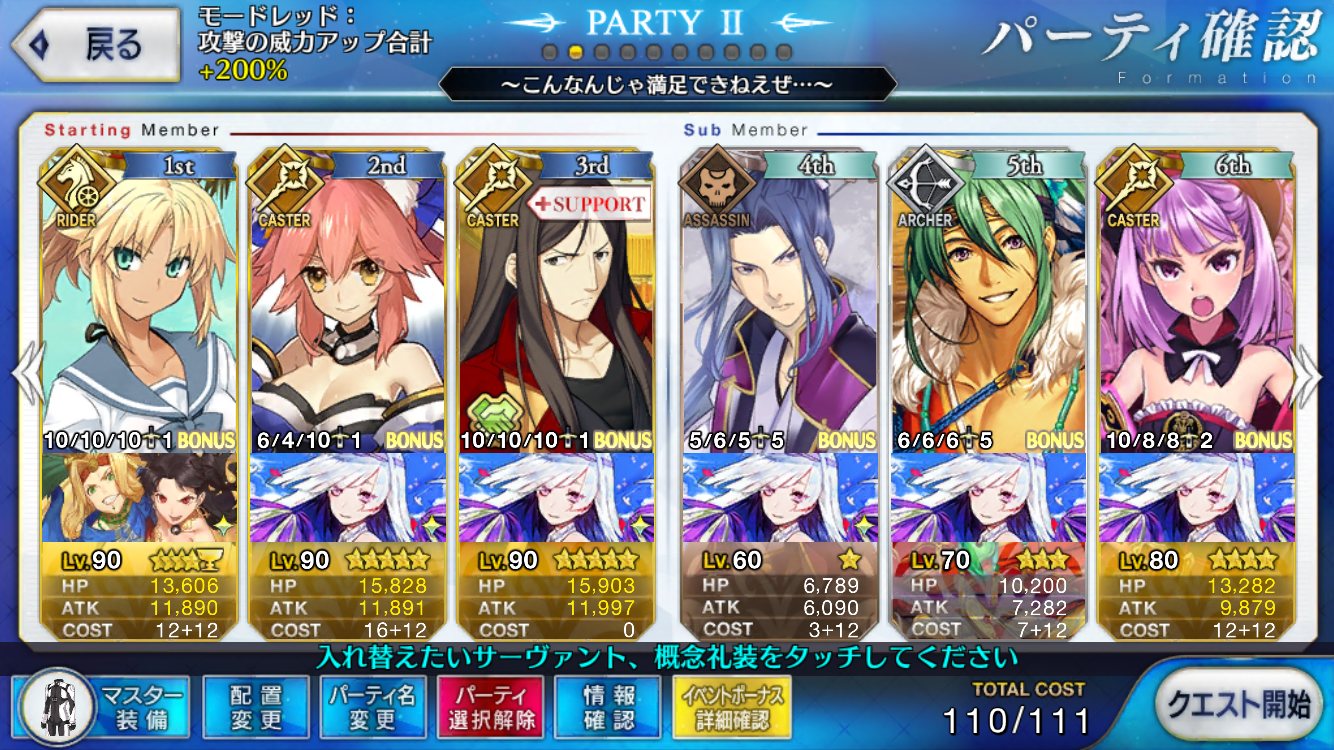Viewport: 1334px width, 750px height.
Task: Tap the craft essence under the Assassin
Action: pos(780,496)
